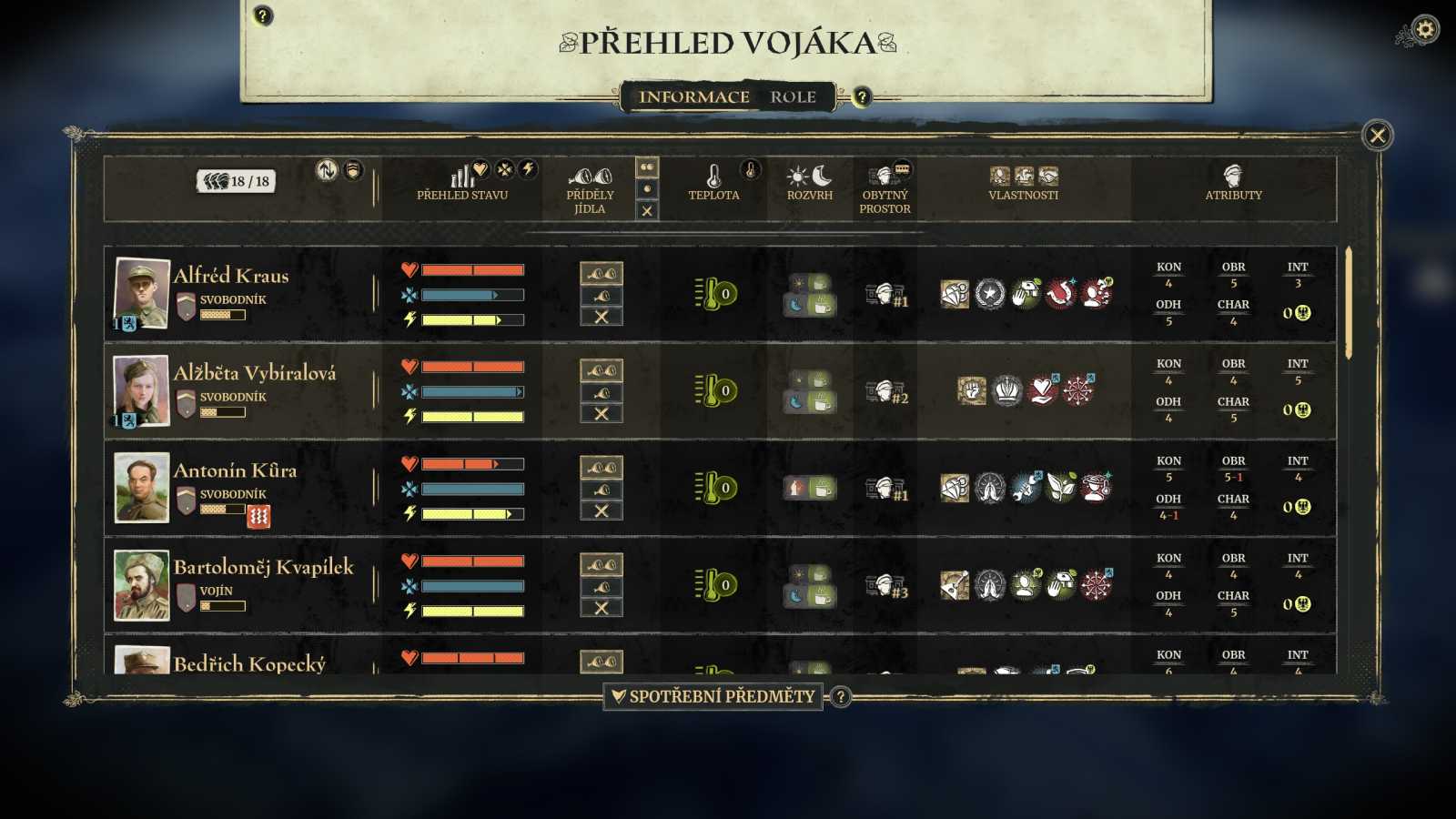This screenshot has height=819, width=1456.
Task: Switch to the ROLE tab
Action: 793,96
